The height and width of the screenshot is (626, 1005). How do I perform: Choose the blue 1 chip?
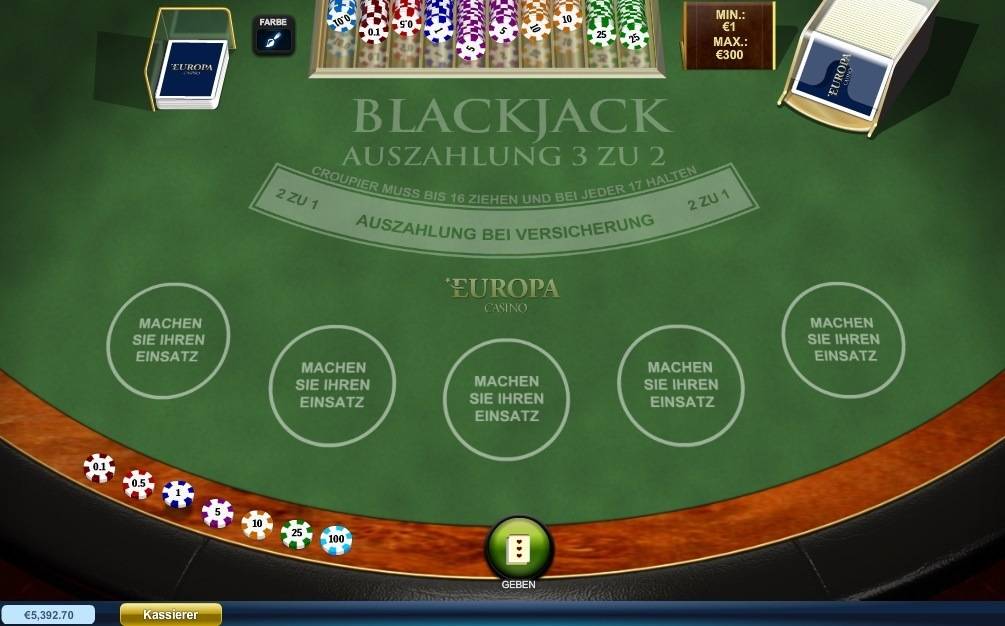click(178, 494)
